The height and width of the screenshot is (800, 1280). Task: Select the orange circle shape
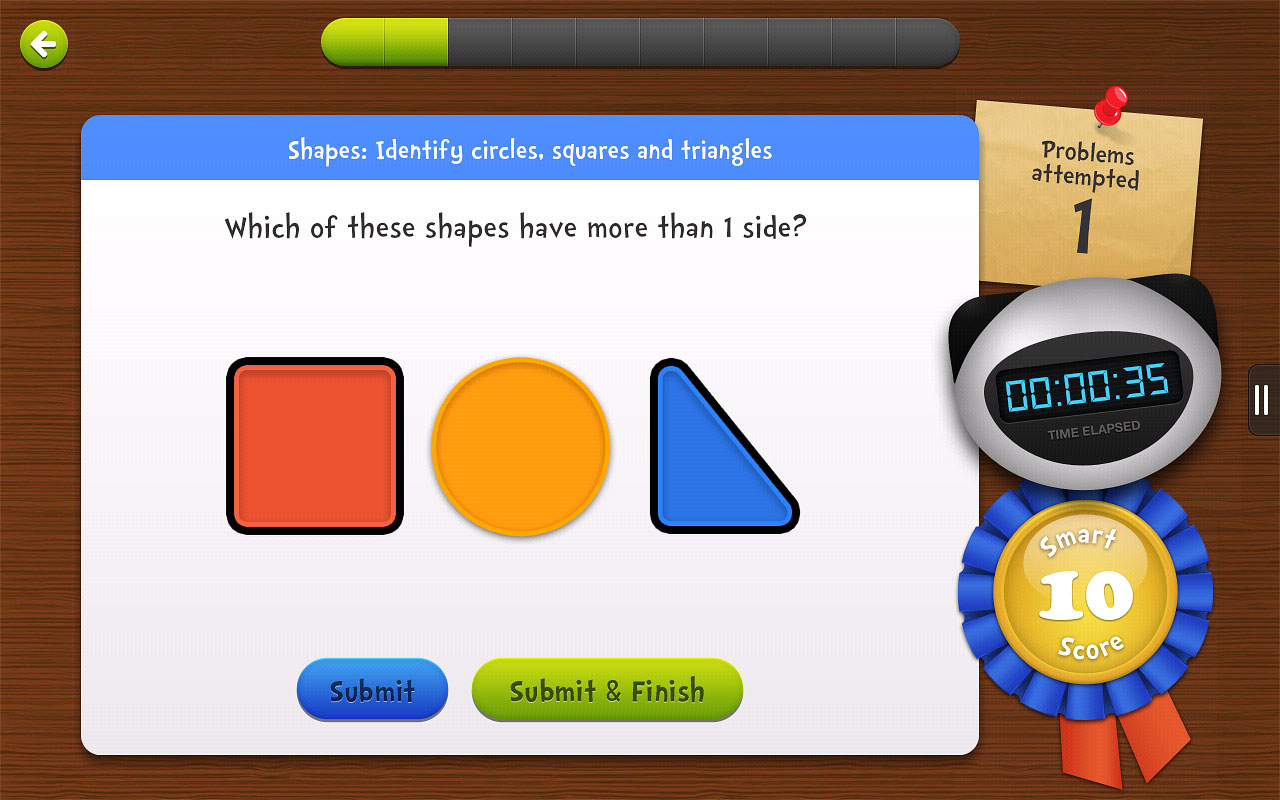[521, 447]
